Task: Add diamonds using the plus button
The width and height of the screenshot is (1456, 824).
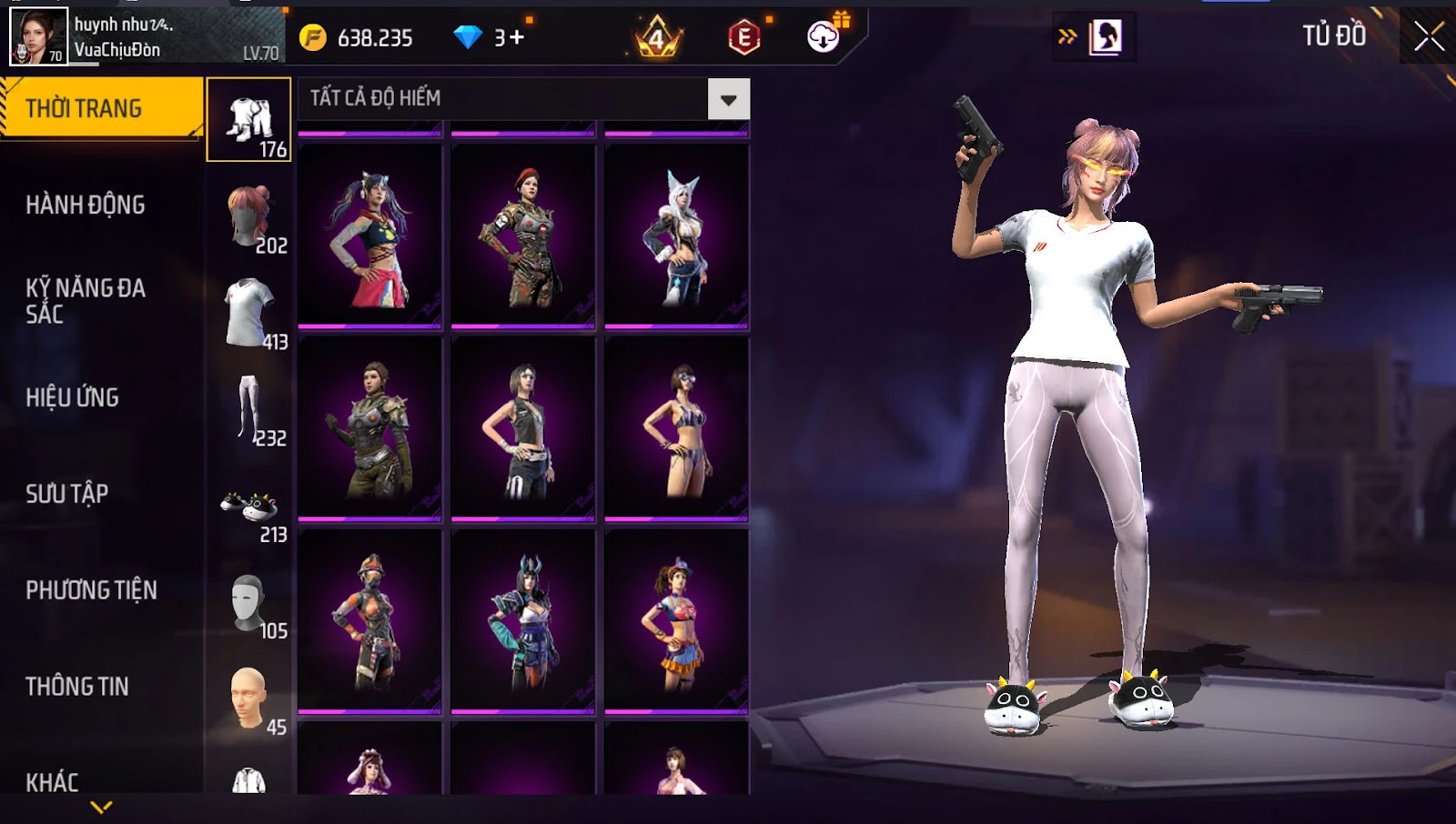Action: [516, 37]
